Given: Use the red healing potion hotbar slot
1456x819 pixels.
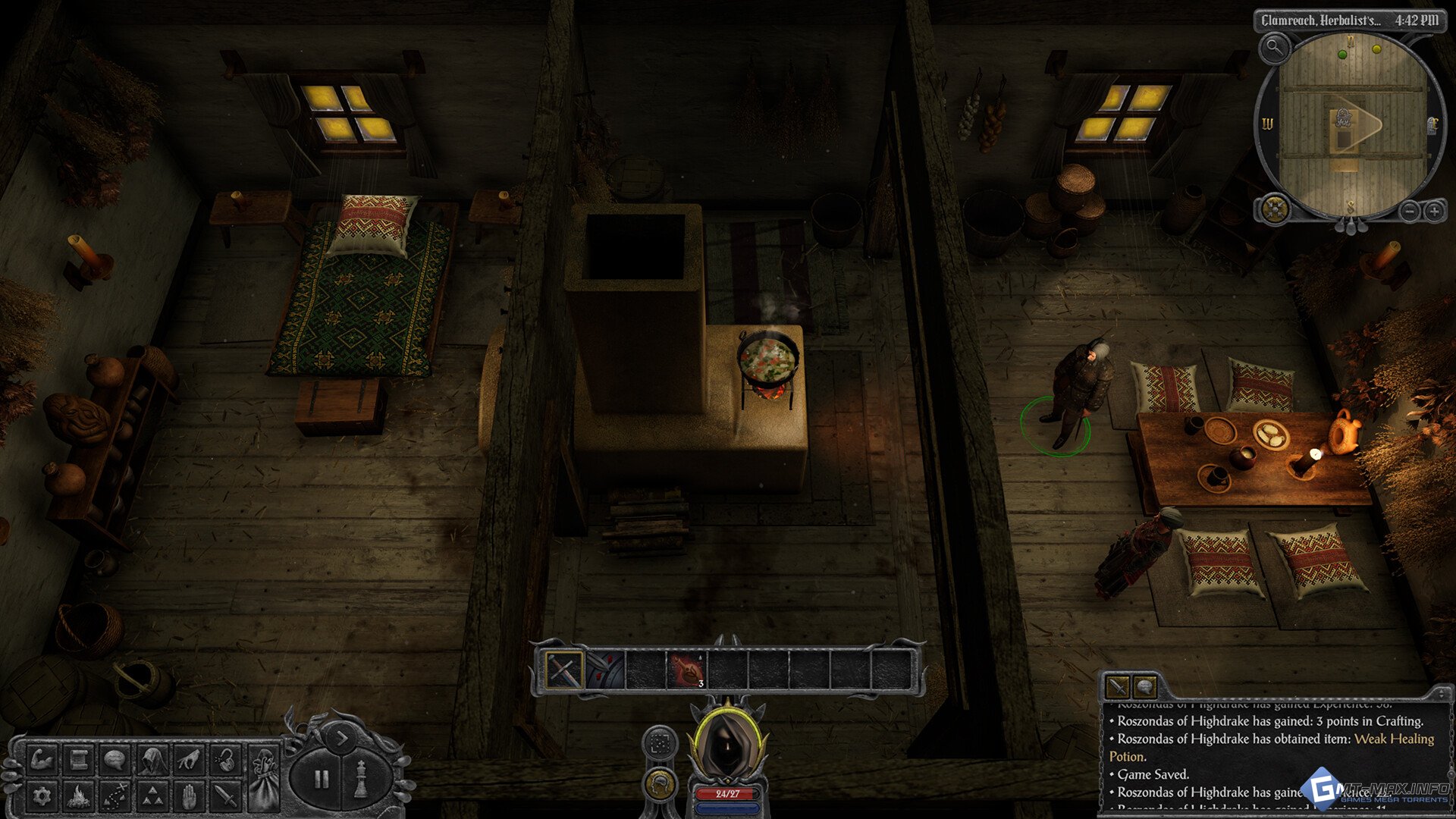Looking at the screenshot, I should [x=686, y=670].
